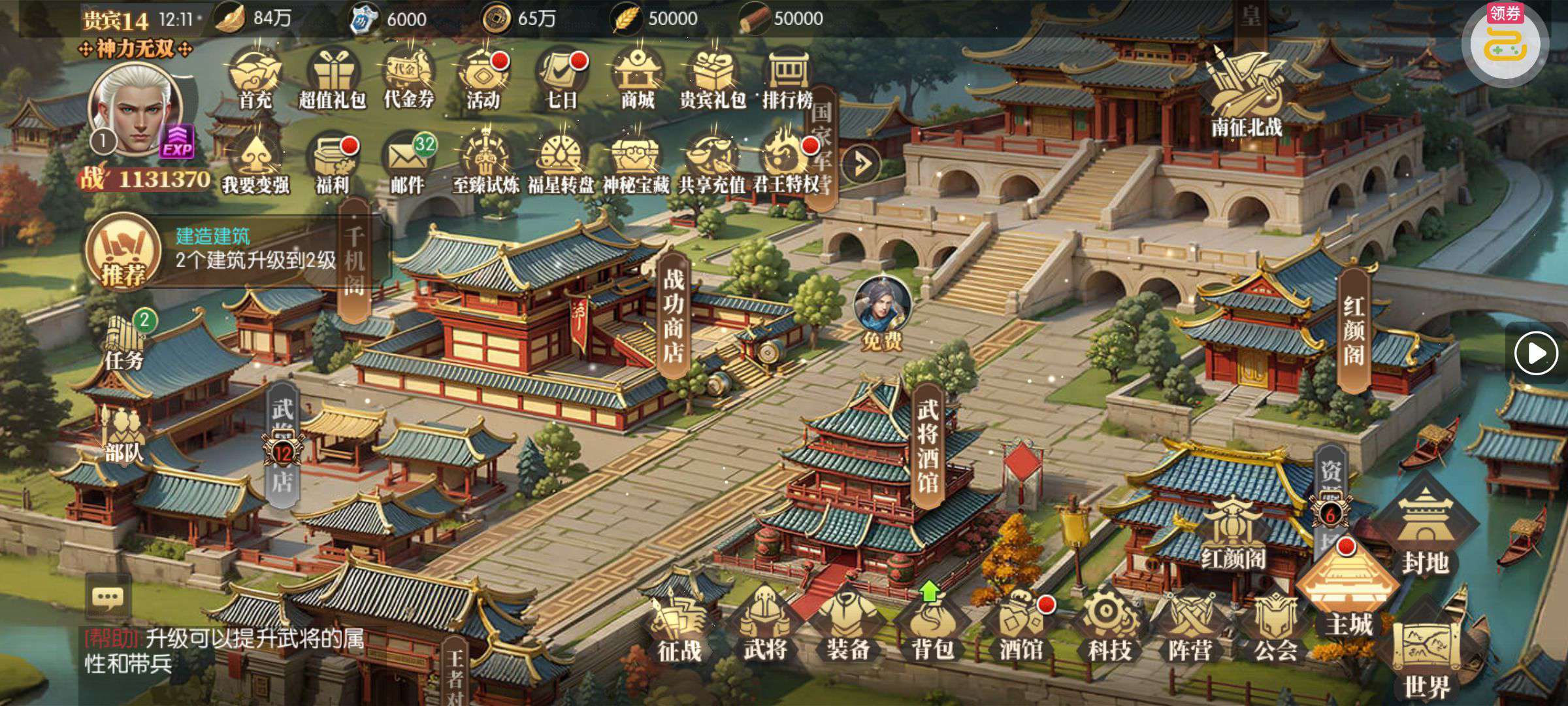
Task: Open the 超值礼包 gift pack
Action: (332, 78)
